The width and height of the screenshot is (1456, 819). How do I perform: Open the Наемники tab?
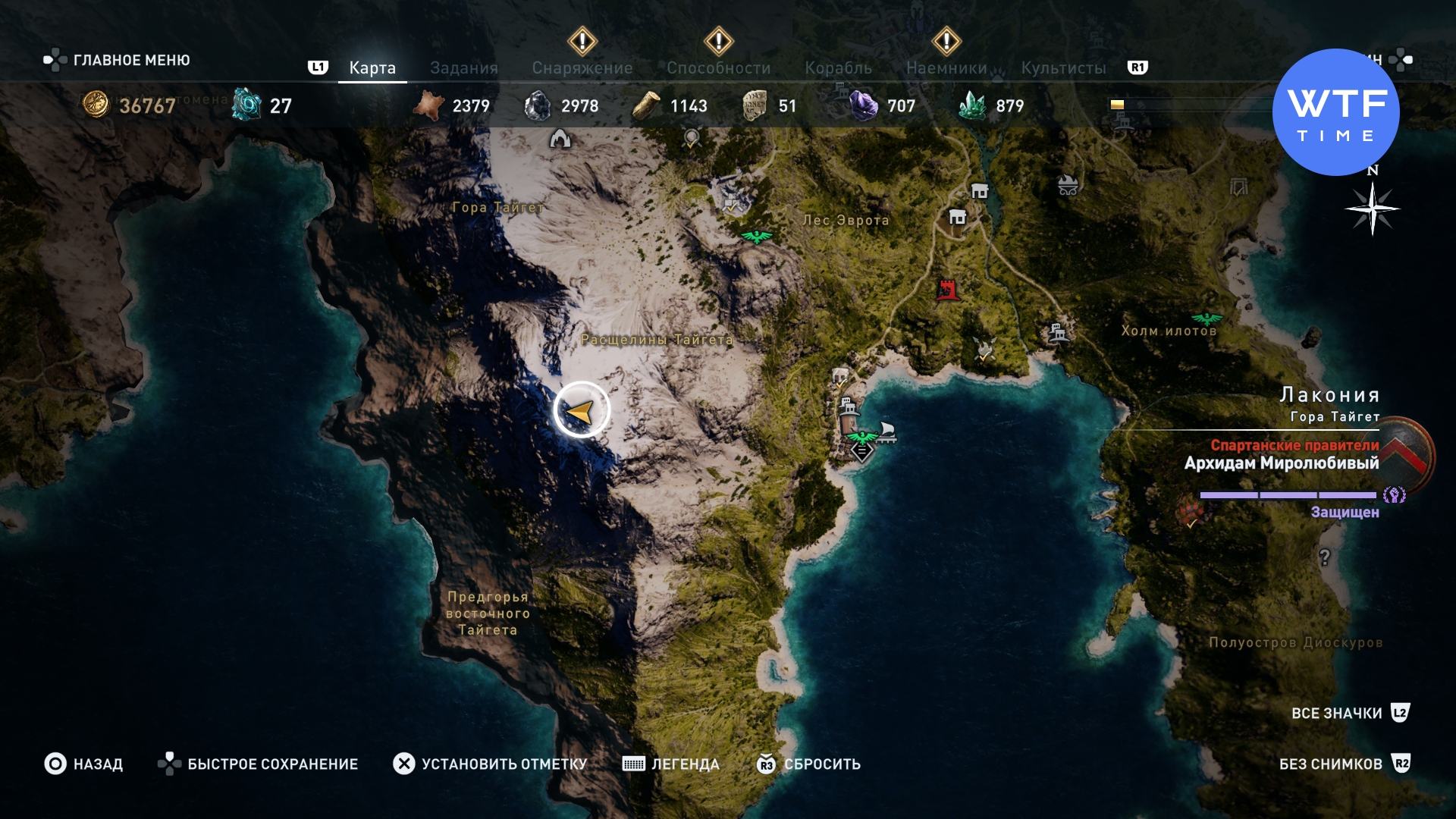(946, 68)
